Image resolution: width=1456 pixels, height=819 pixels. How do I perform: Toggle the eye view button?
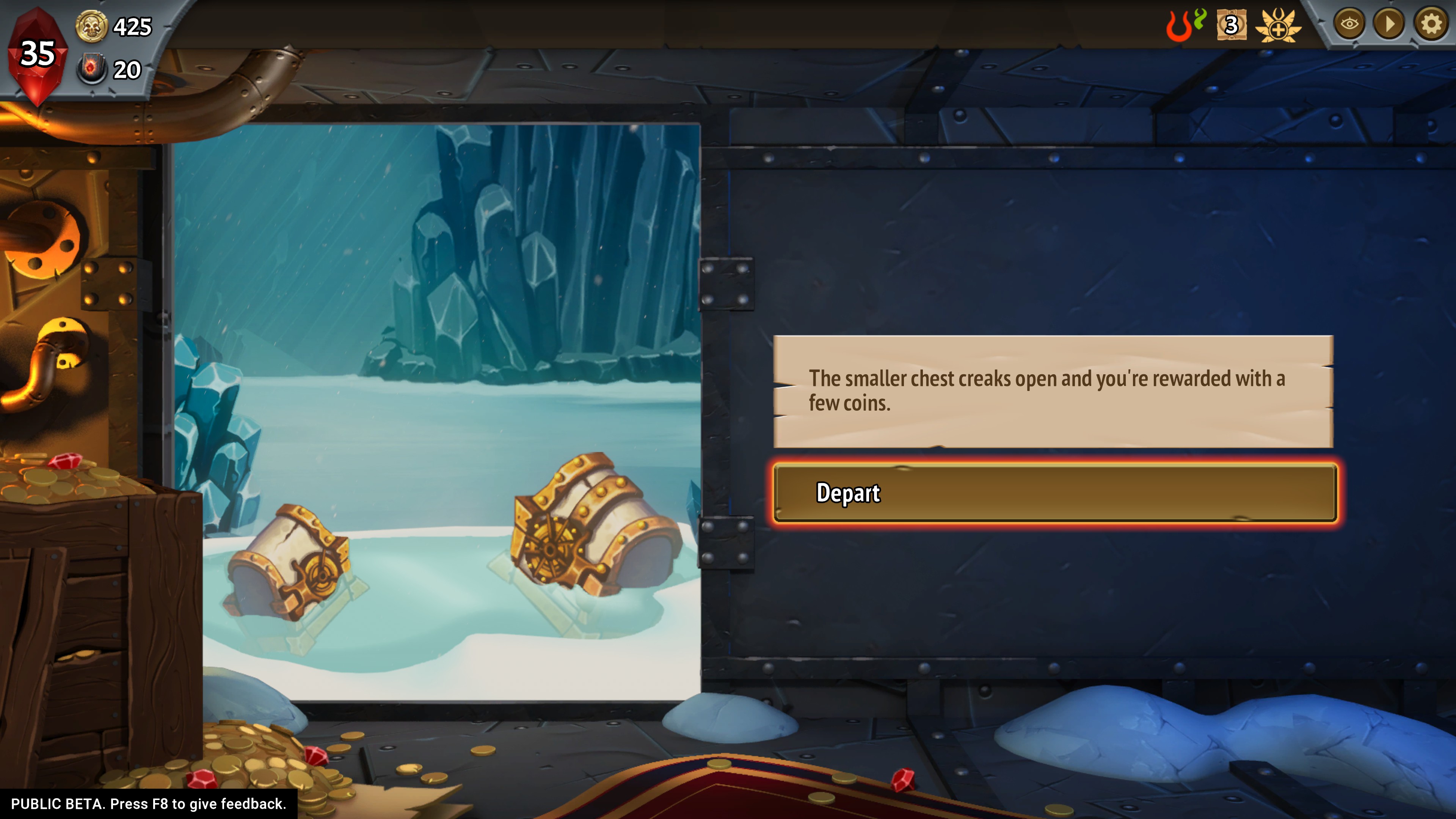(x=1349, y=24)
